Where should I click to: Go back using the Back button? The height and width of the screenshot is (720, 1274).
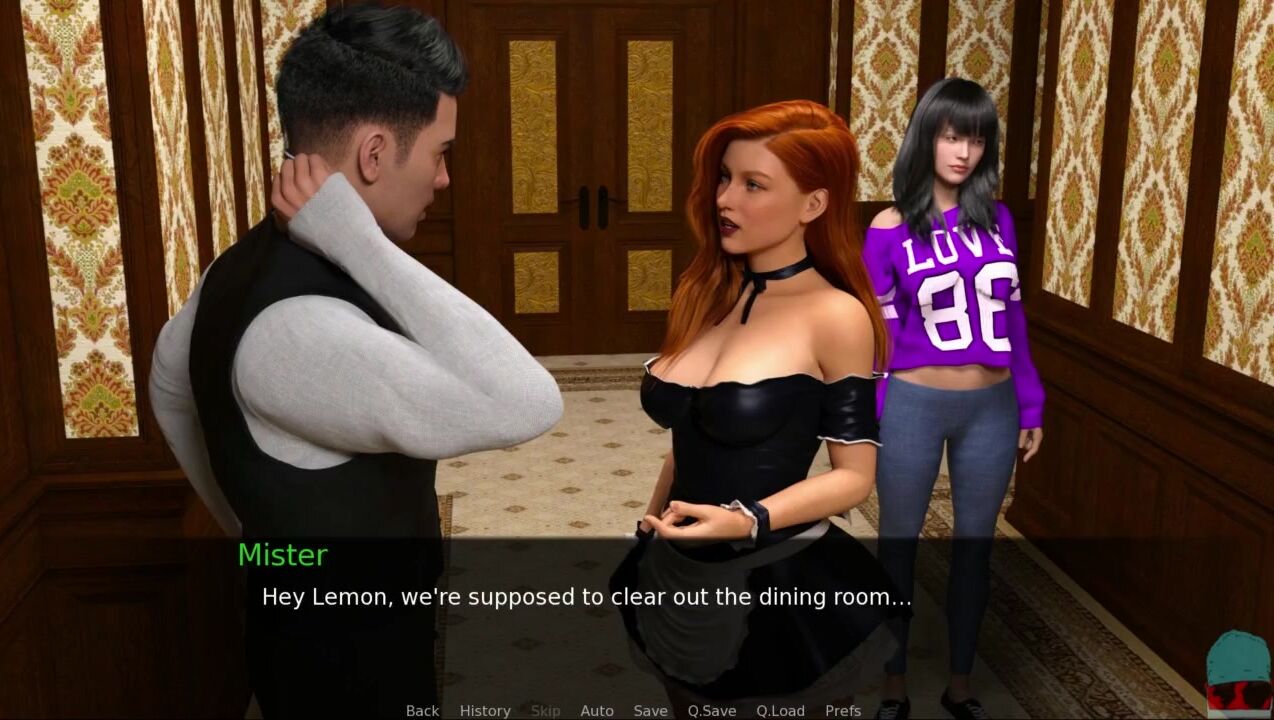click(422, 710)
